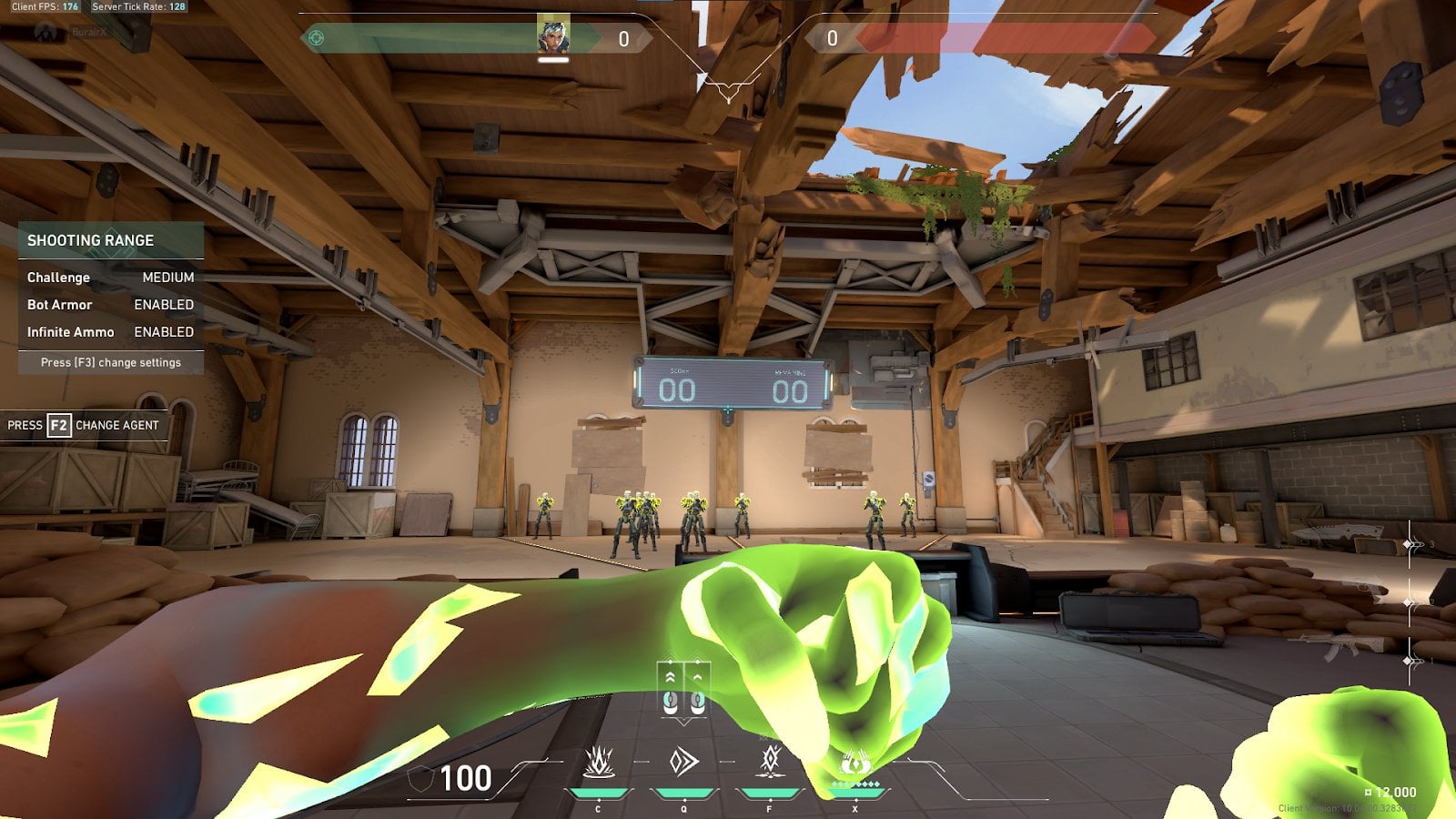Click the crosshair icon on the green team bar
Screen dimensions: 1456x819
tap(317, 37)
